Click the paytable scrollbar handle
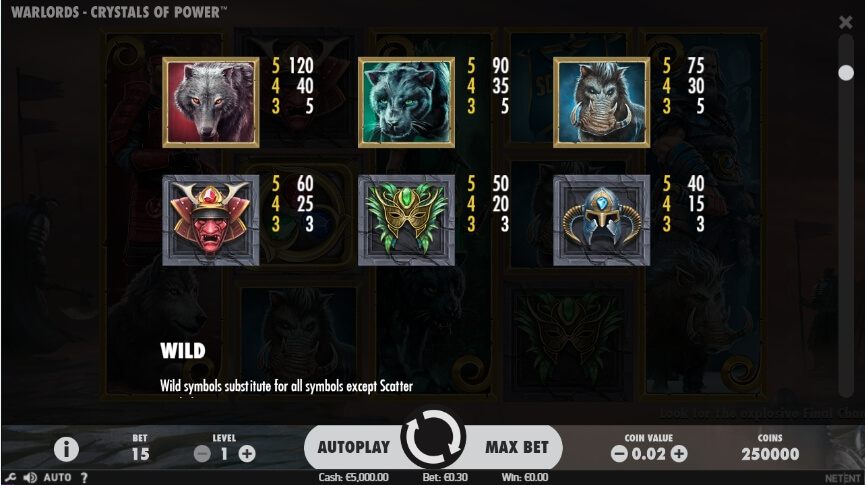The width and height of the screenshot is (865, 485). pyautogui.click(x=846, y=72)
